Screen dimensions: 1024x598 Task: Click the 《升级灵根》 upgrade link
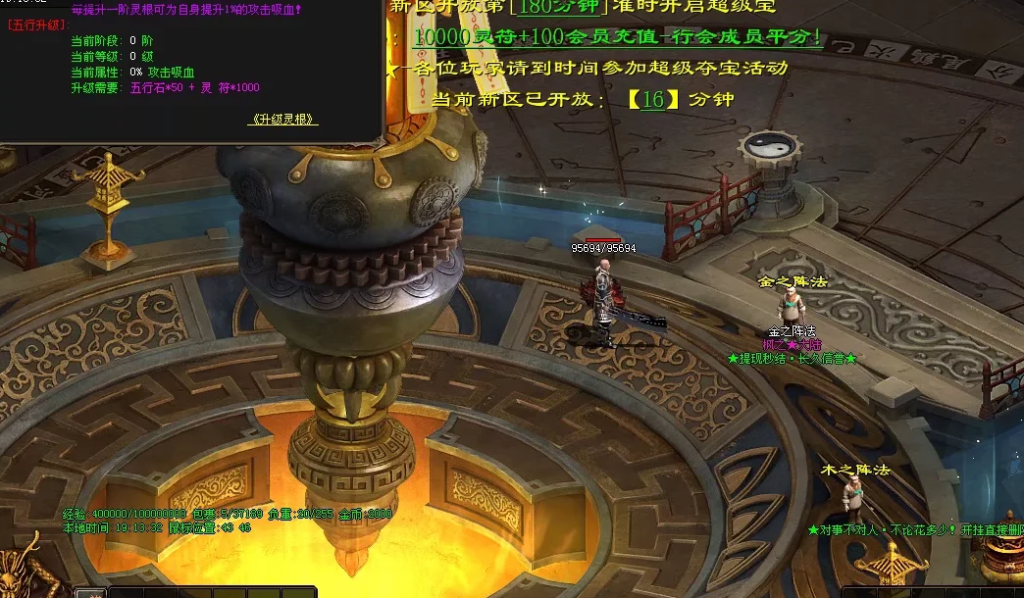(x=283, y=119)
